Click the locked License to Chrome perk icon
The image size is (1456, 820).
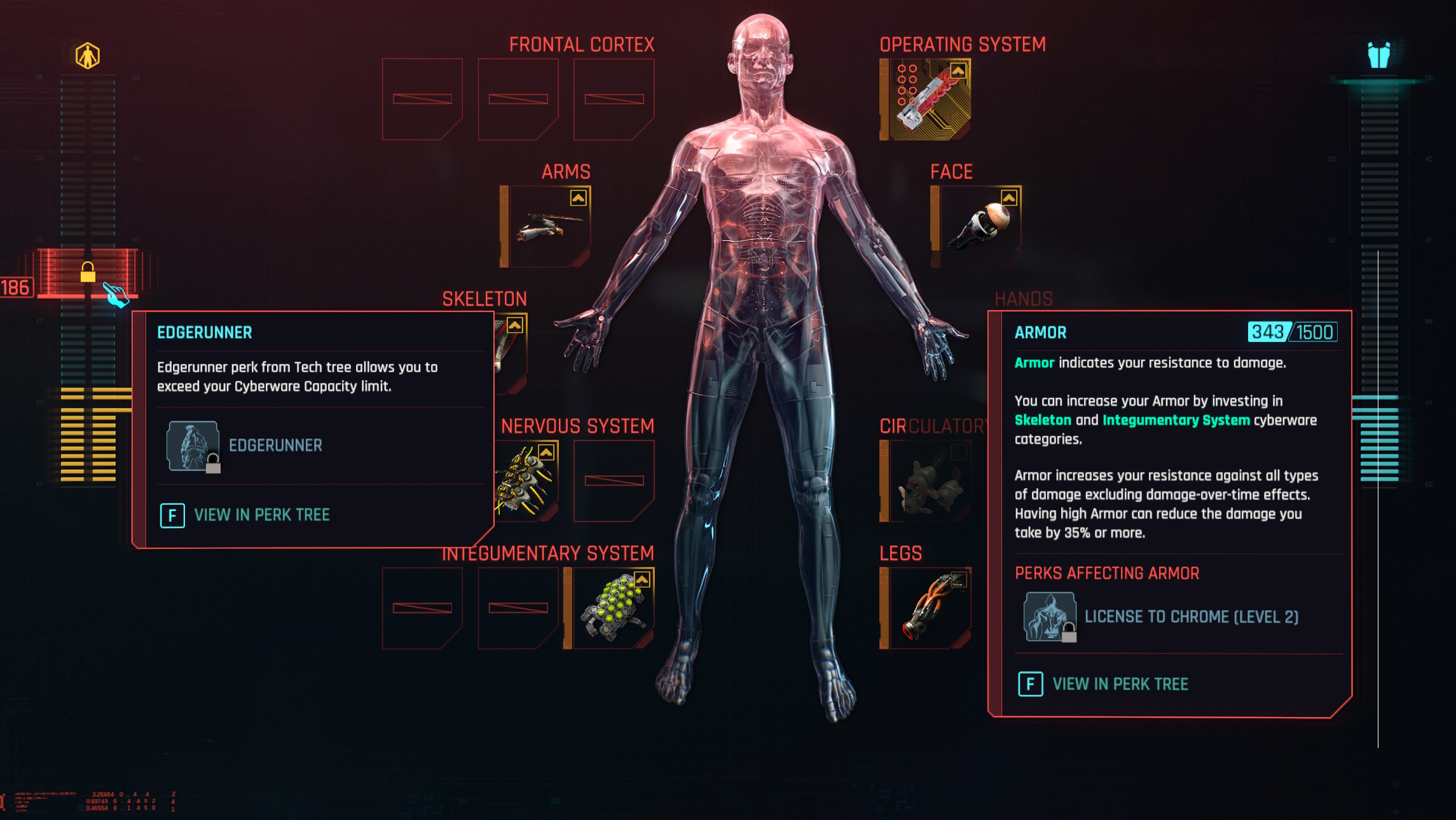tap(1048, 616)
